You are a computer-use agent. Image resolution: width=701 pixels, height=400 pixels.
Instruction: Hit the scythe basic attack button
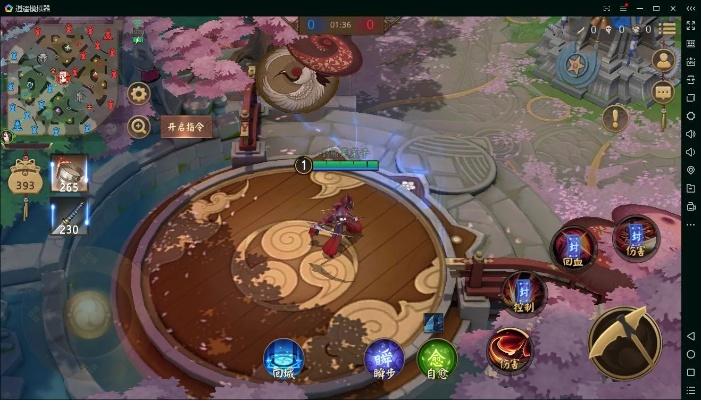[x=624, y=340]
